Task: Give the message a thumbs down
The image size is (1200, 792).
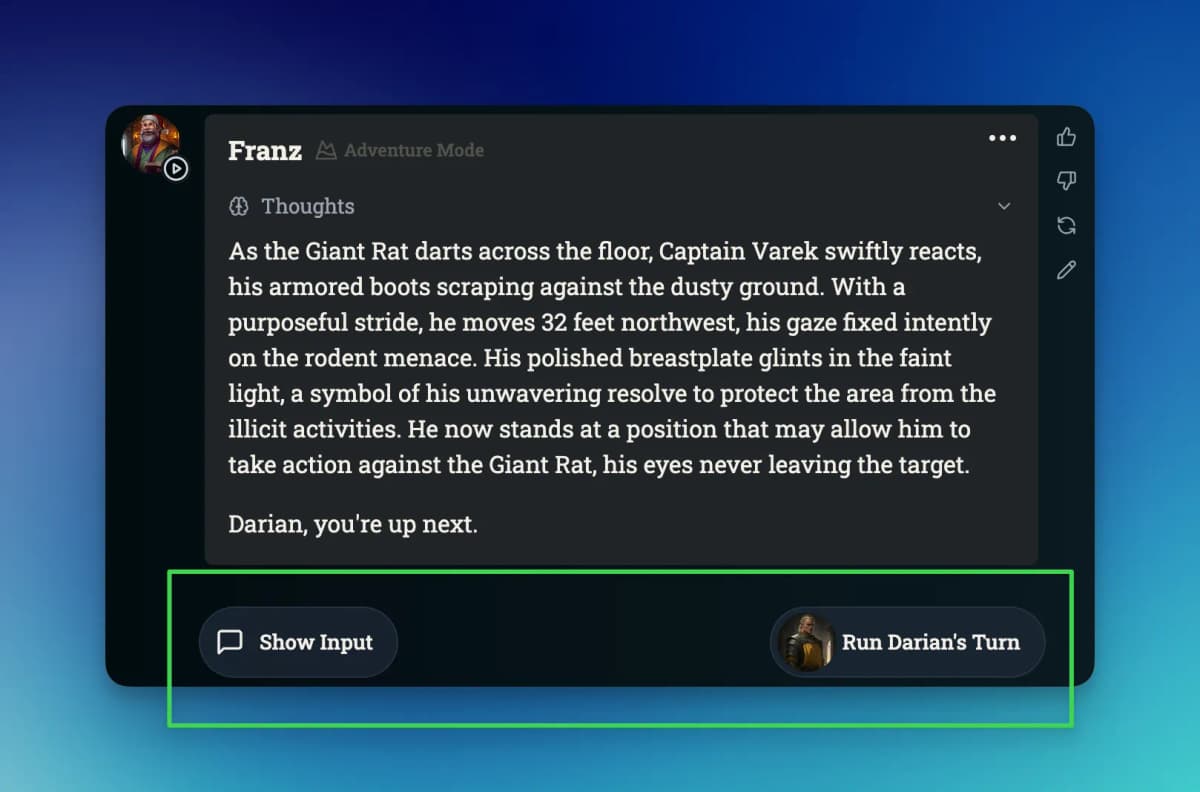Action: 1066,181
